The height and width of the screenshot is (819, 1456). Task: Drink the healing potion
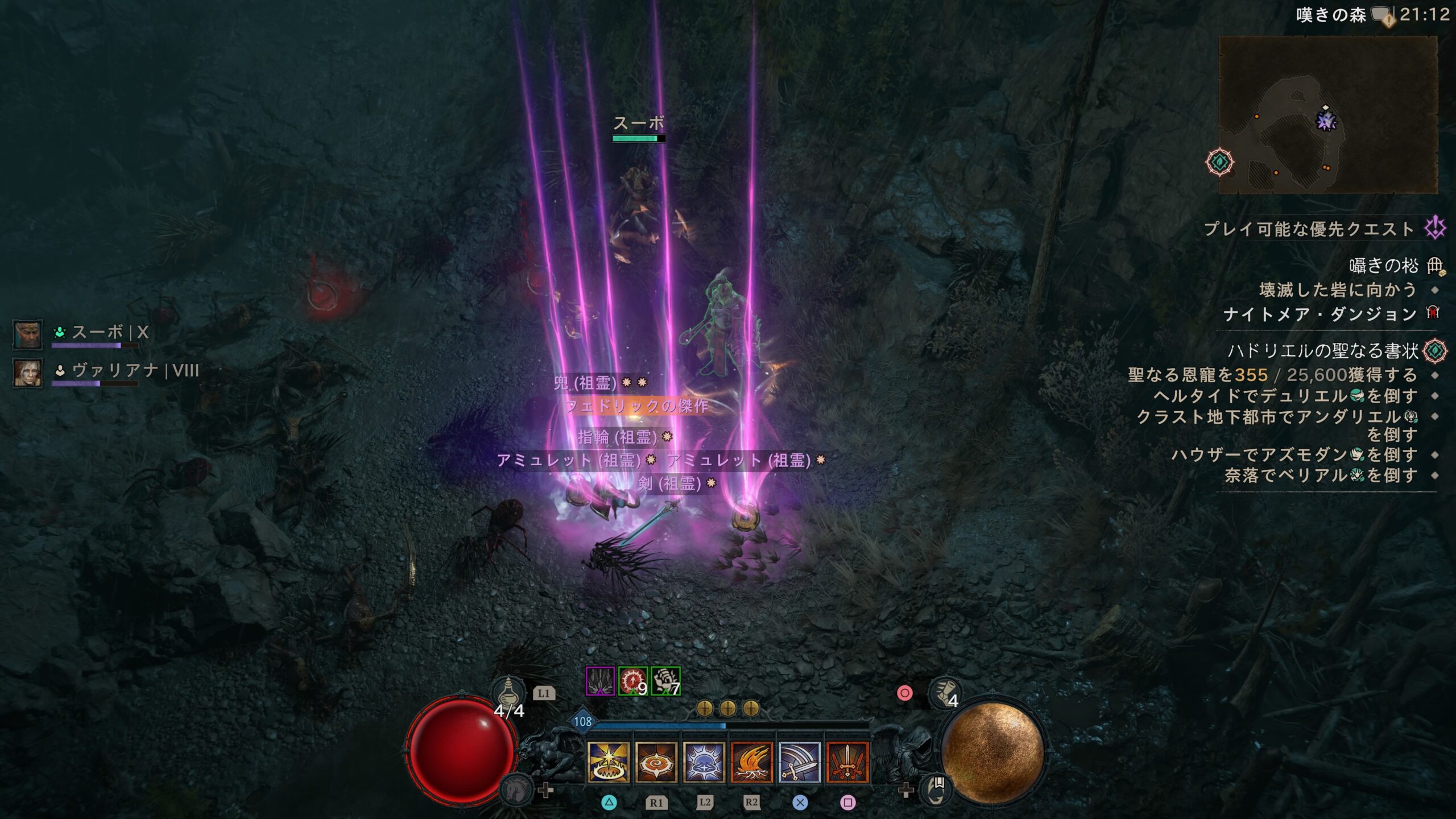coord(507,693)
